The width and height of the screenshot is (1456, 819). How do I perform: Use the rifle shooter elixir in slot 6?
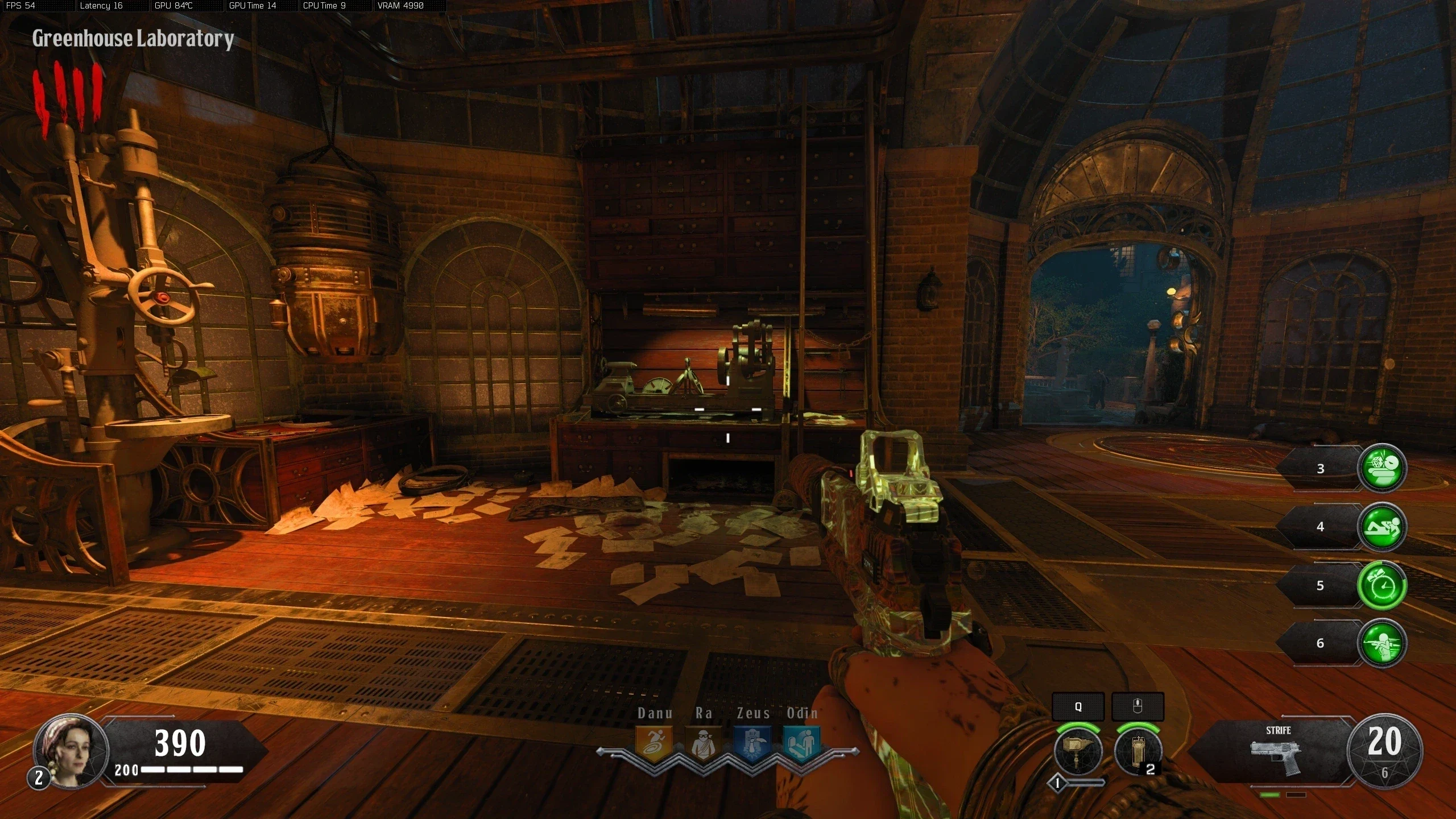[x=1381, y=643]
